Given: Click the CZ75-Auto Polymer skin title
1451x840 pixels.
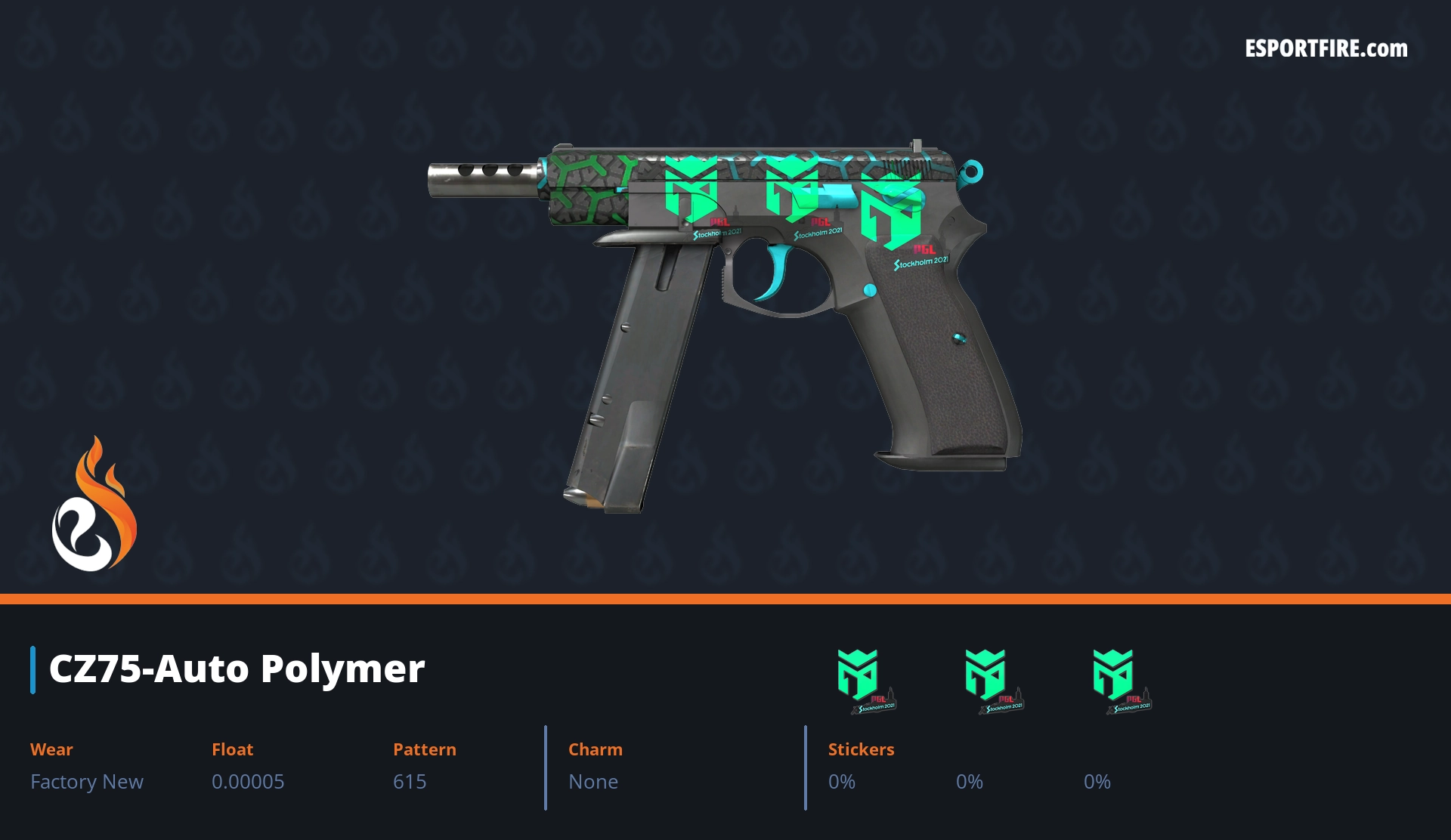Looking at the screenshot, I should 237,669.
